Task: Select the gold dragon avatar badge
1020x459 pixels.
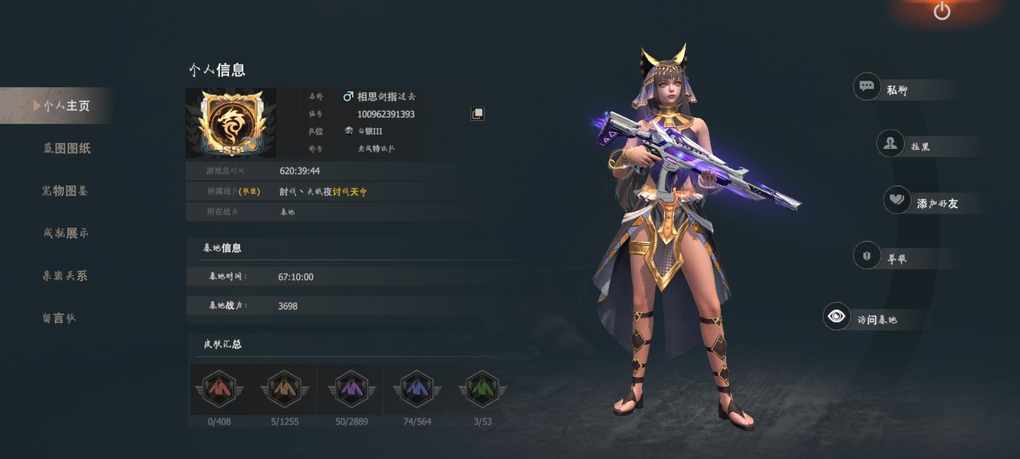Action: 231,123
